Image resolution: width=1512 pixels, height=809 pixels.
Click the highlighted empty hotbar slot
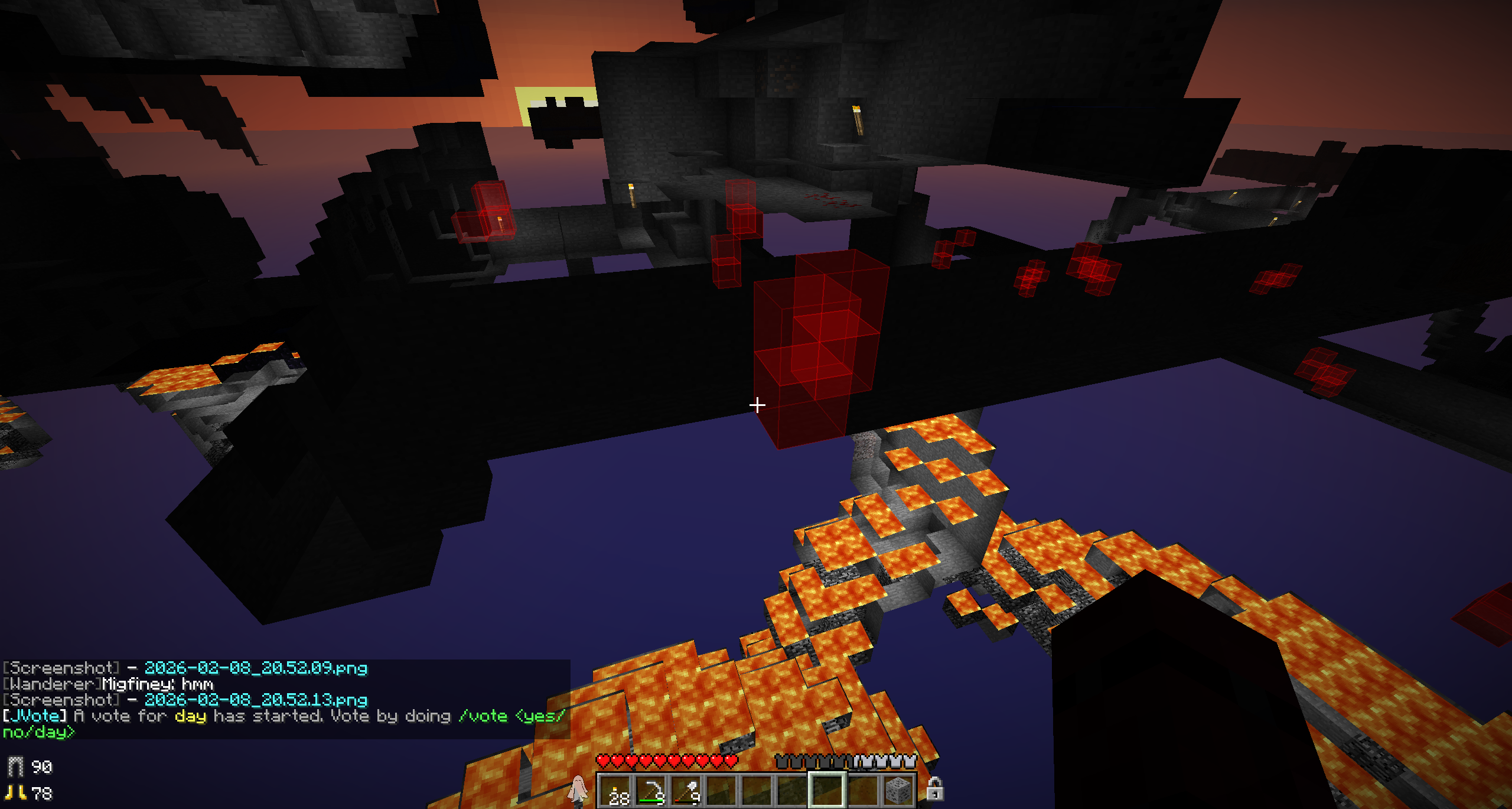[827, 790]
